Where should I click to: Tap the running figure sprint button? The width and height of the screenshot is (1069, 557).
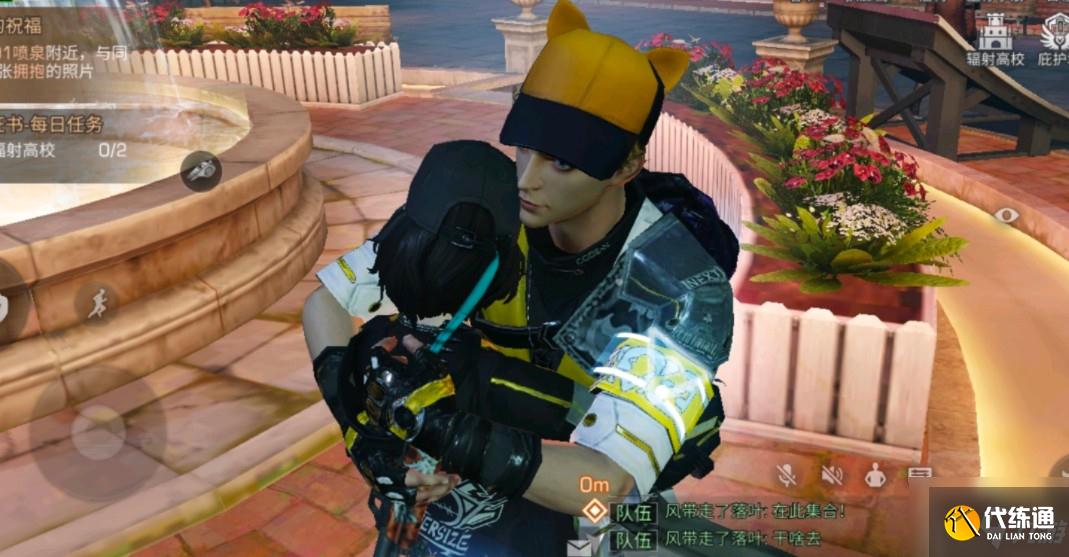click(96, 304)
